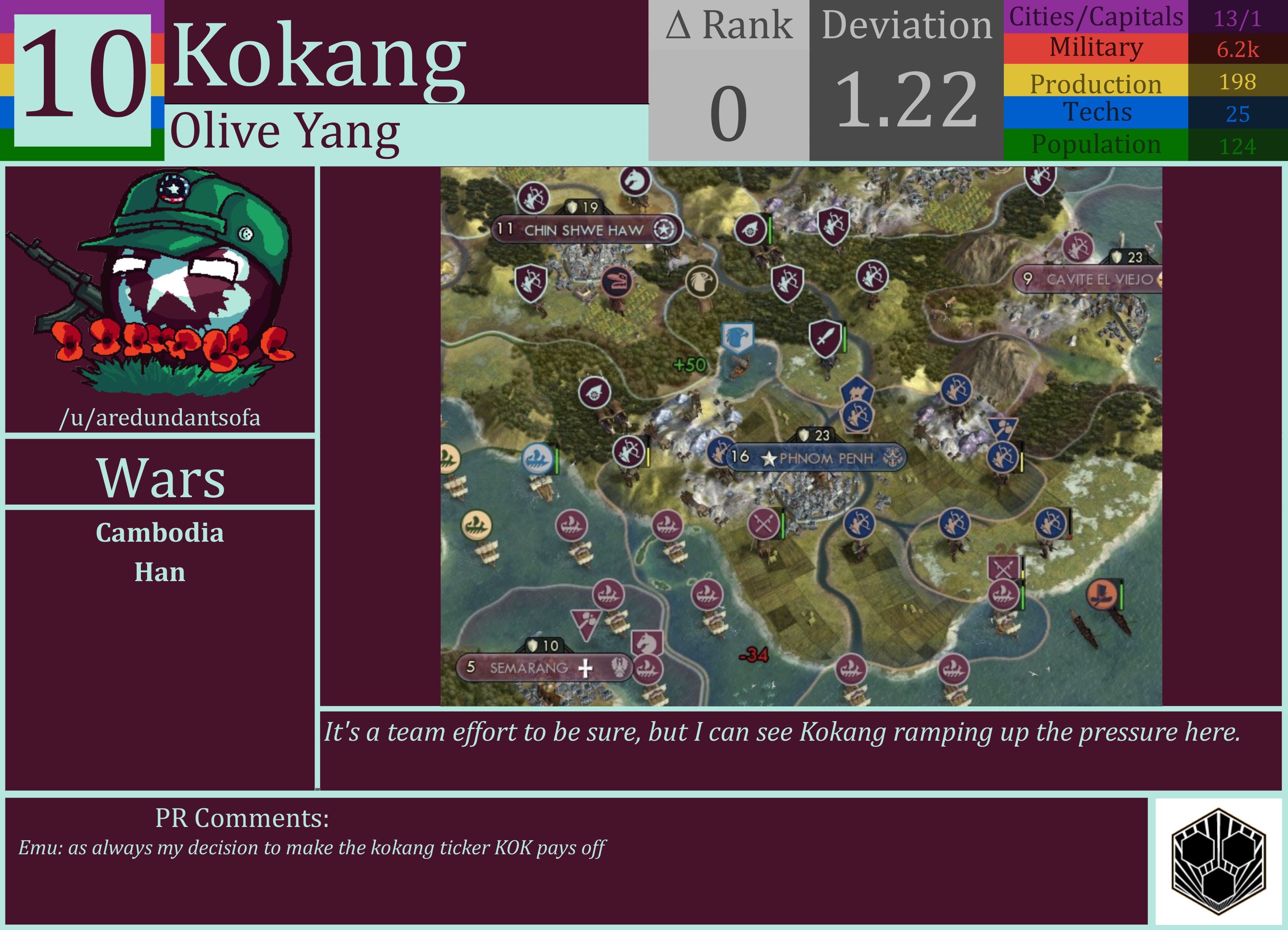Click the Cambodia war entry
This screenshot has width=1288, height=930.
[161, 533]
